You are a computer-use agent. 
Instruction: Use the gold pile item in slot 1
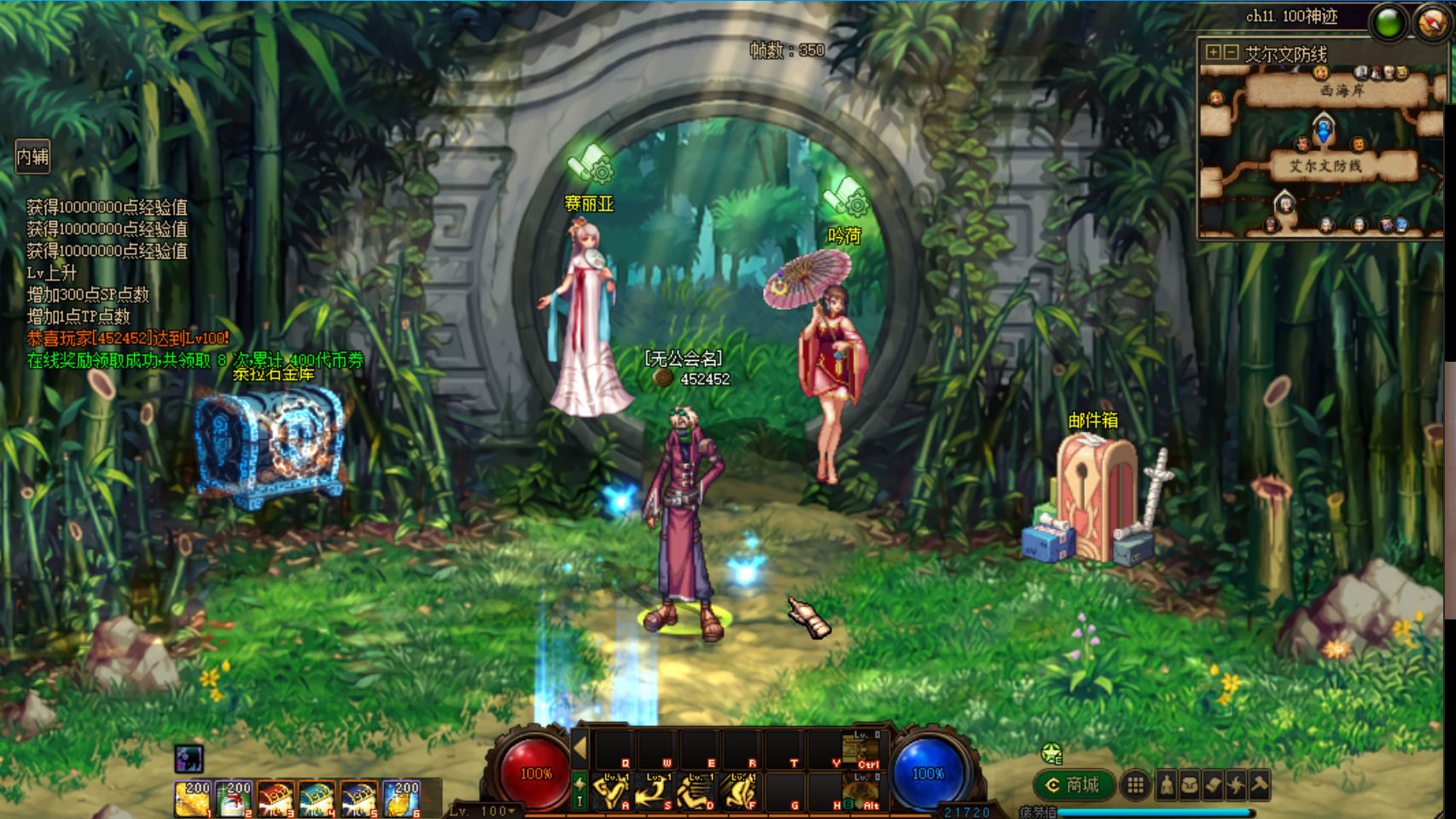pos(193,799)
